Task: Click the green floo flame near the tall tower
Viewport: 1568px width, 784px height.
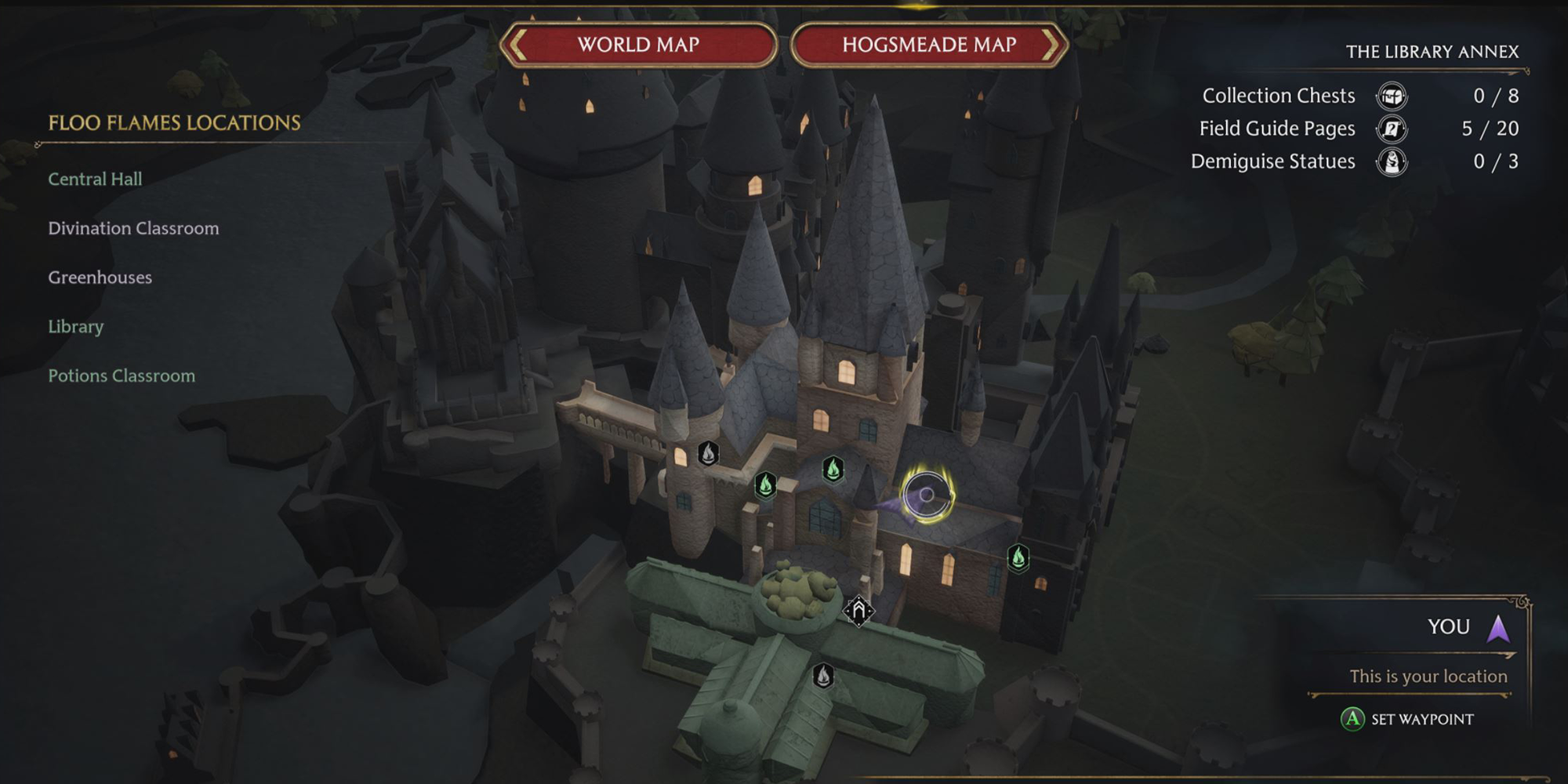Action: (832, 469)
